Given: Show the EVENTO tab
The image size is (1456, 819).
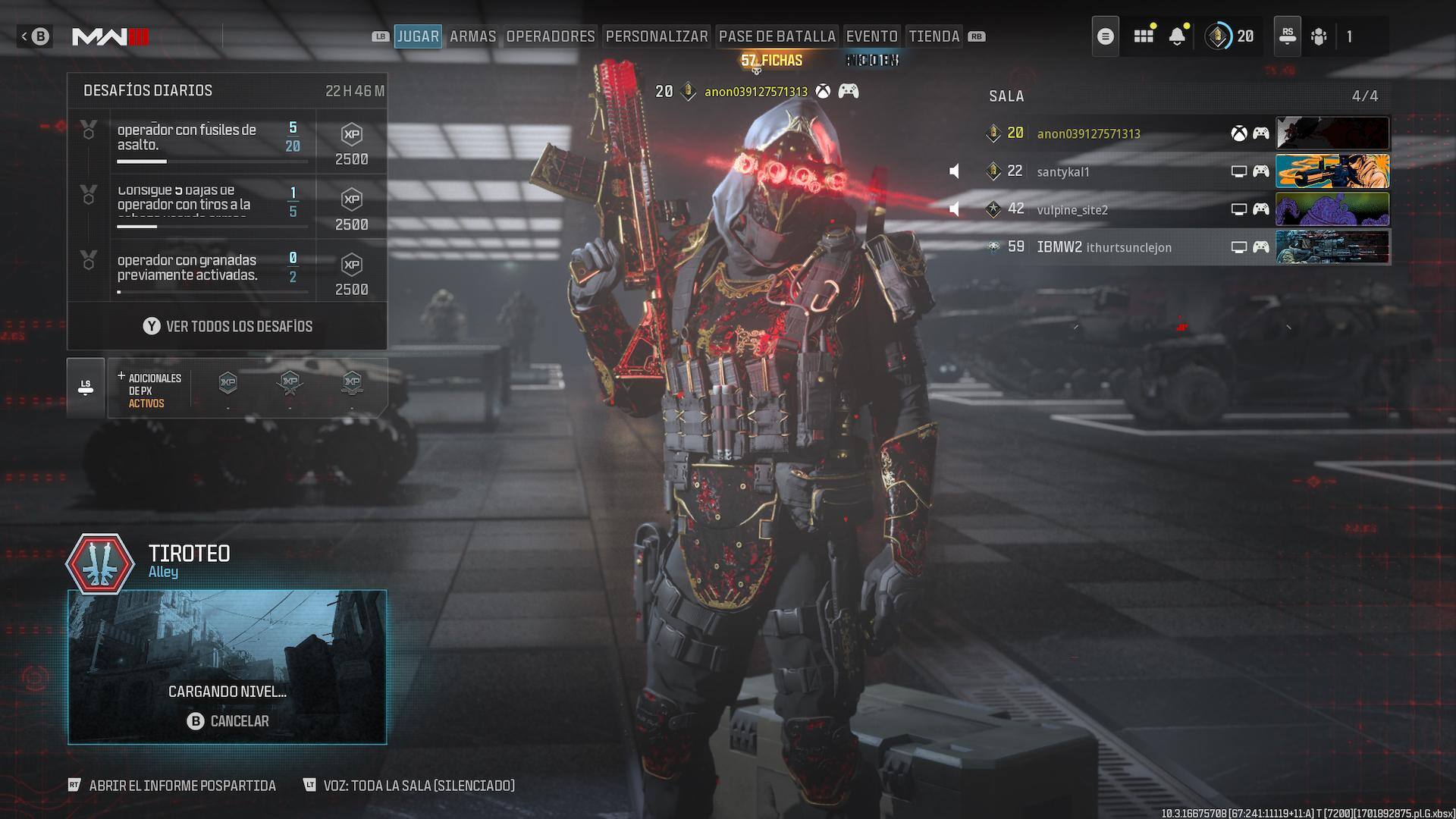Looking at the screenshot, I should (x=871, y=36).
